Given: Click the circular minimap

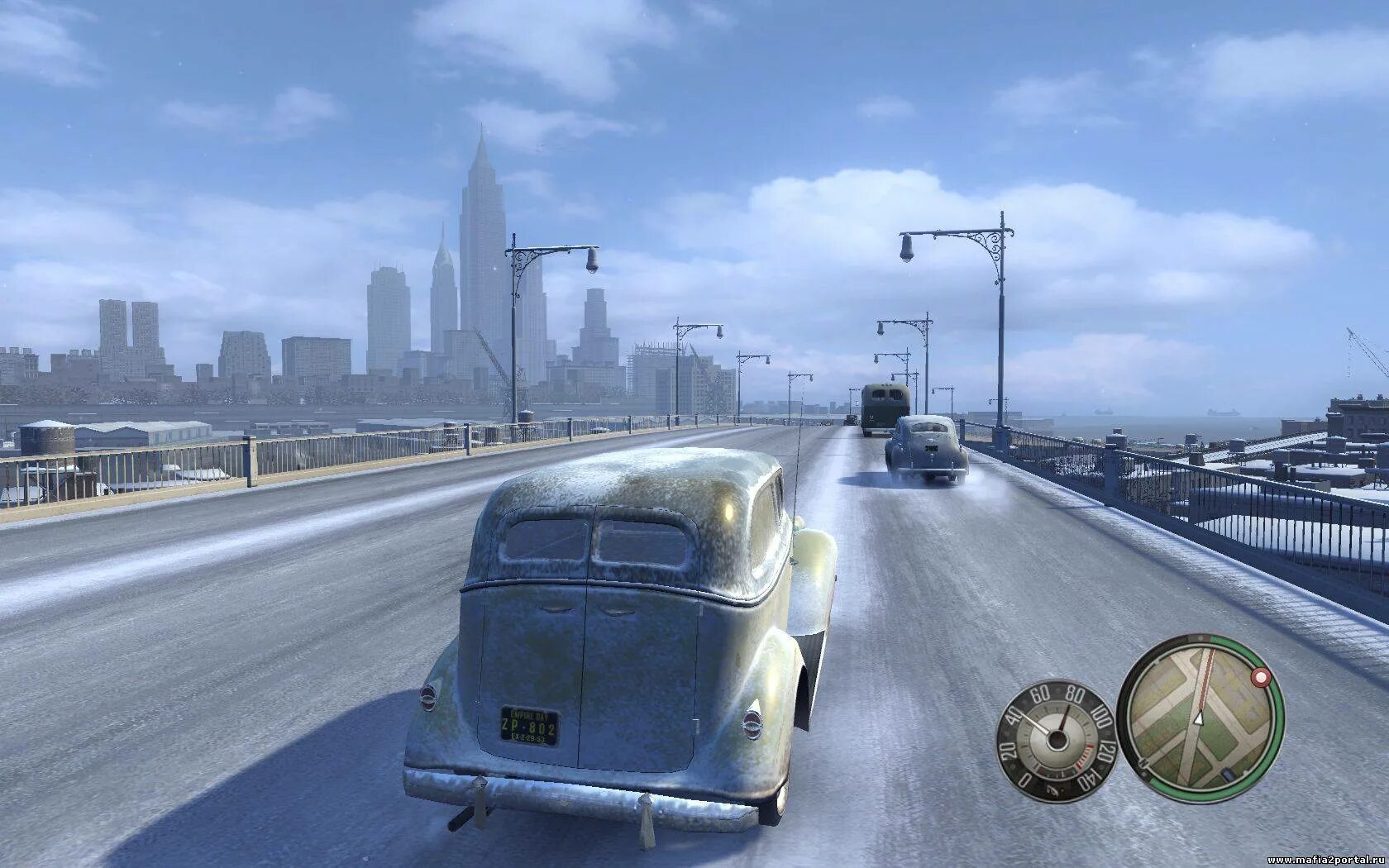Looking at the screenshot, I should 1200,718.
